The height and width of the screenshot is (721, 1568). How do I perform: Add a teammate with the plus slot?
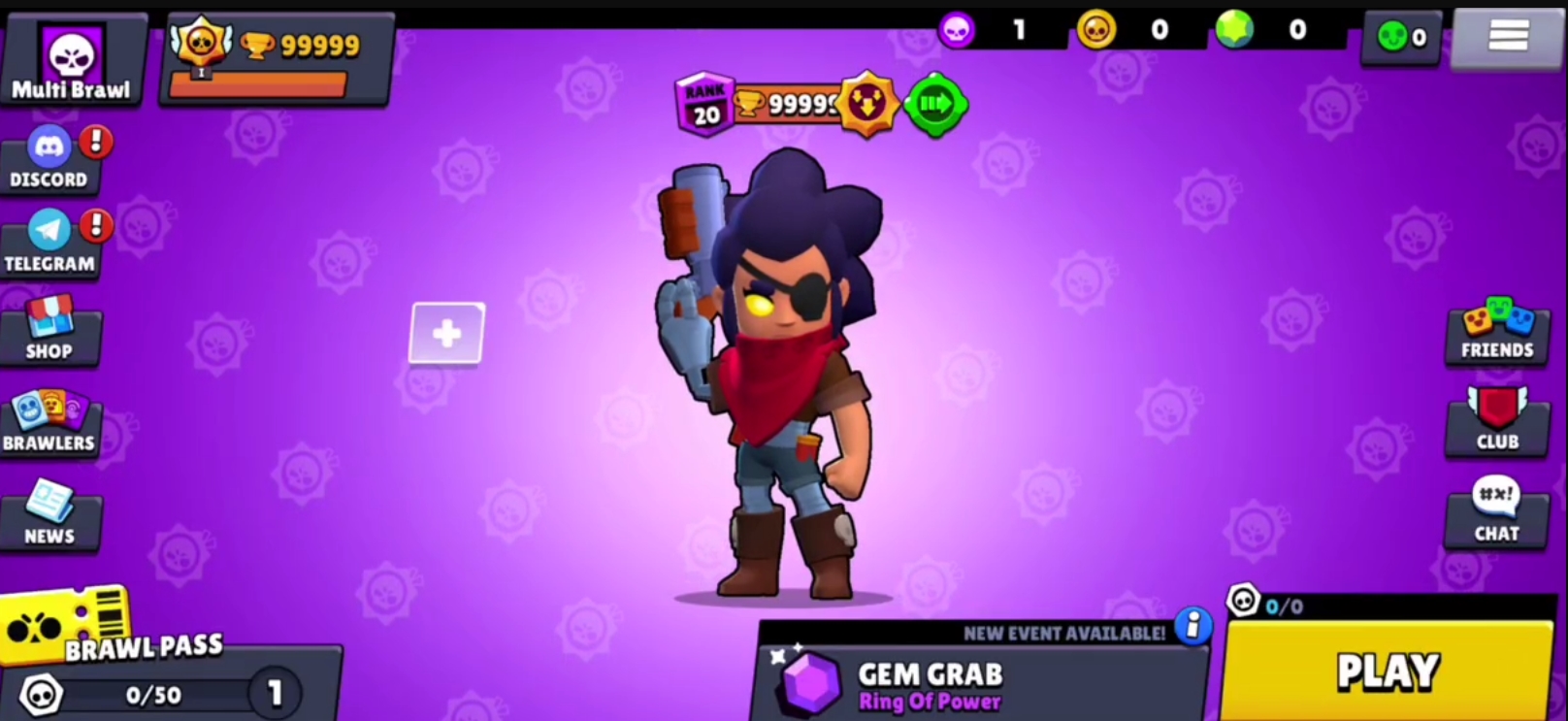[x=446, y=334]
